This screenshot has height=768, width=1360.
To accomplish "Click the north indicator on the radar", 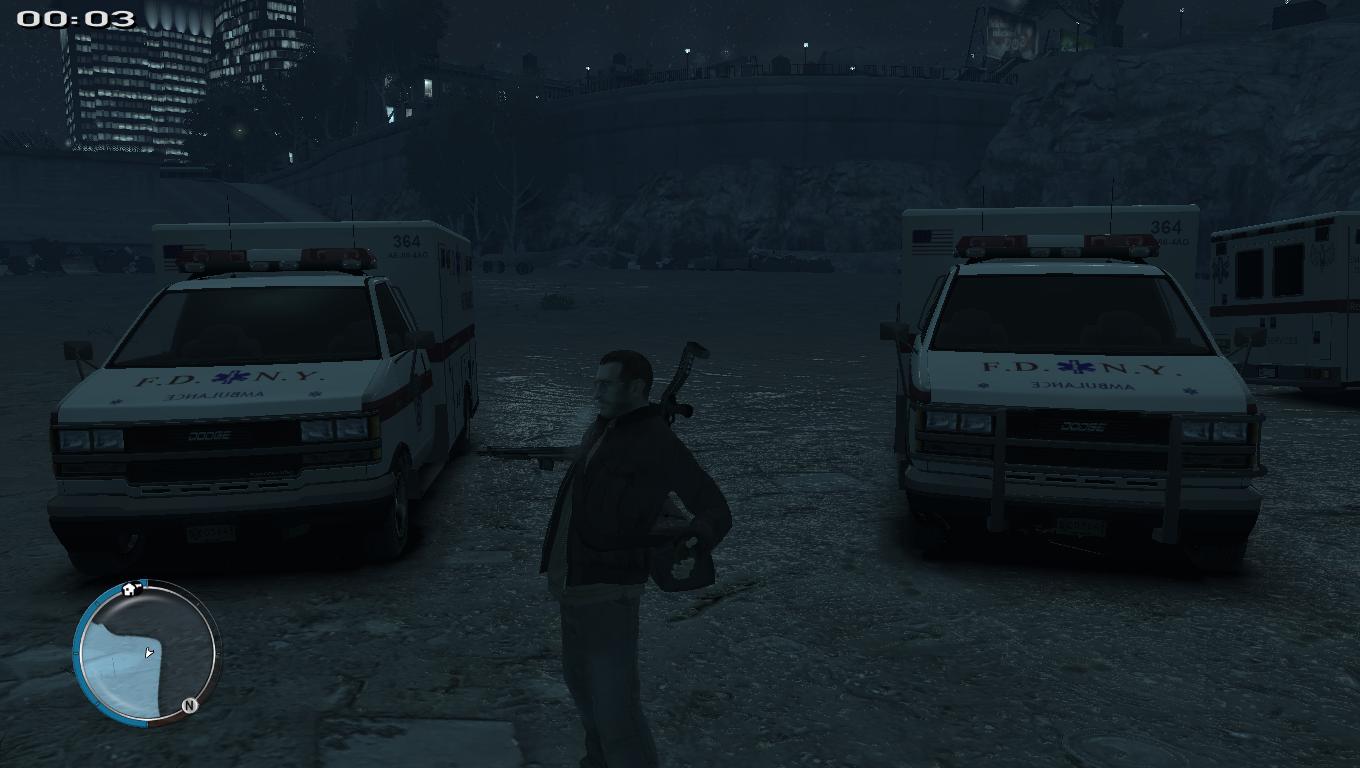I will [x=189, y=705].
